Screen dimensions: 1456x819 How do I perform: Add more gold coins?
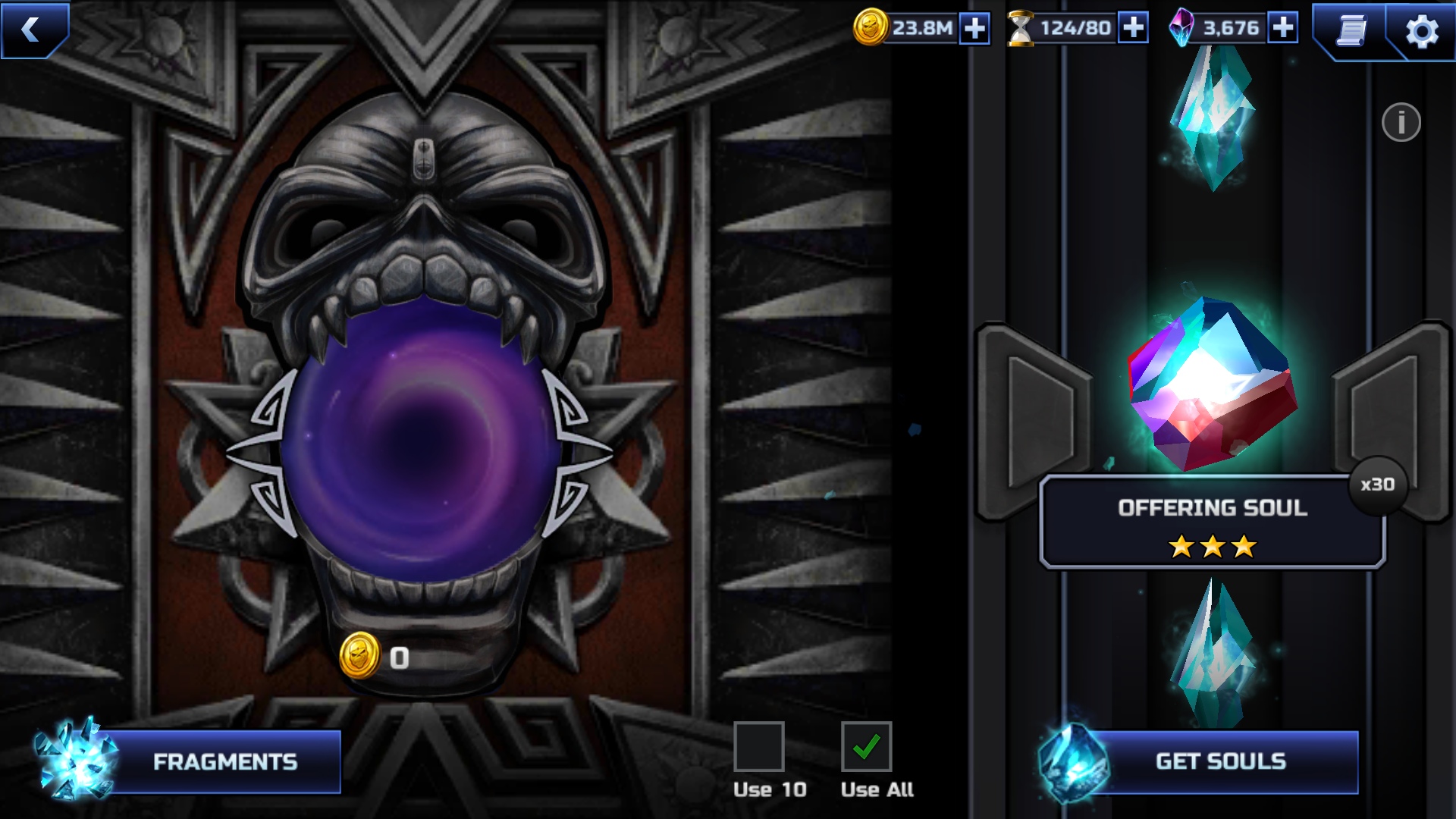(974, 29)
